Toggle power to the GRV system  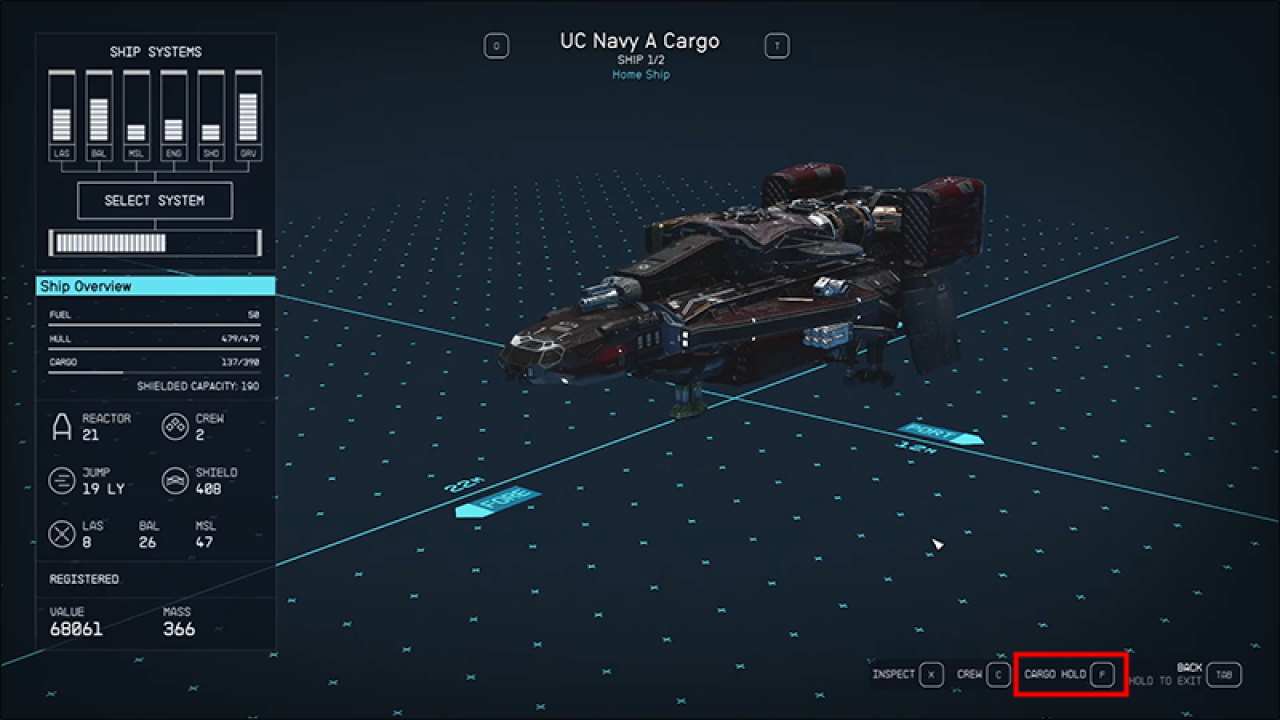click(247, 105)
